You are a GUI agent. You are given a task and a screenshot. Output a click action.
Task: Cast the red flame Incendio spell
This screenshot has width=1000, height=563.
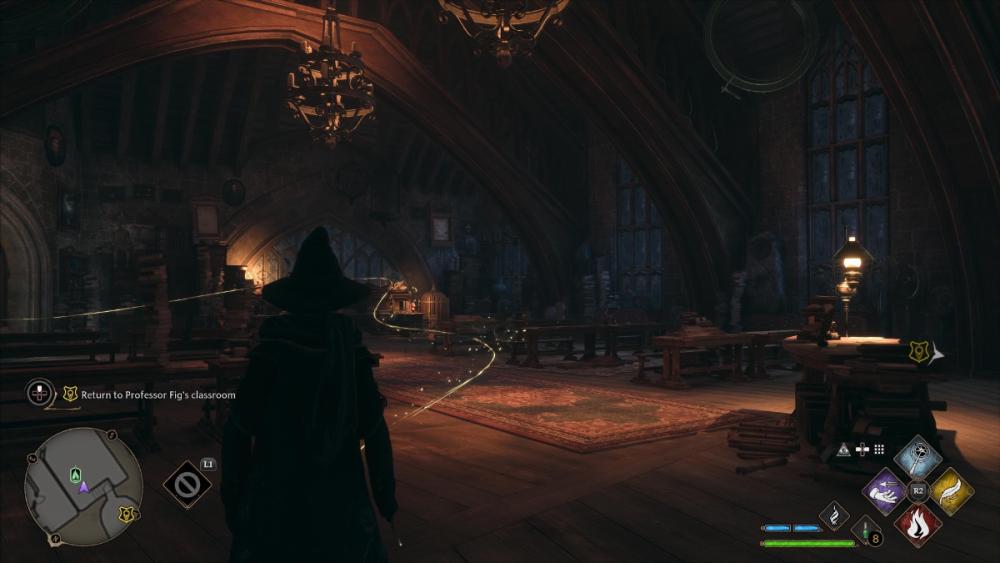[x=918, y=524]
